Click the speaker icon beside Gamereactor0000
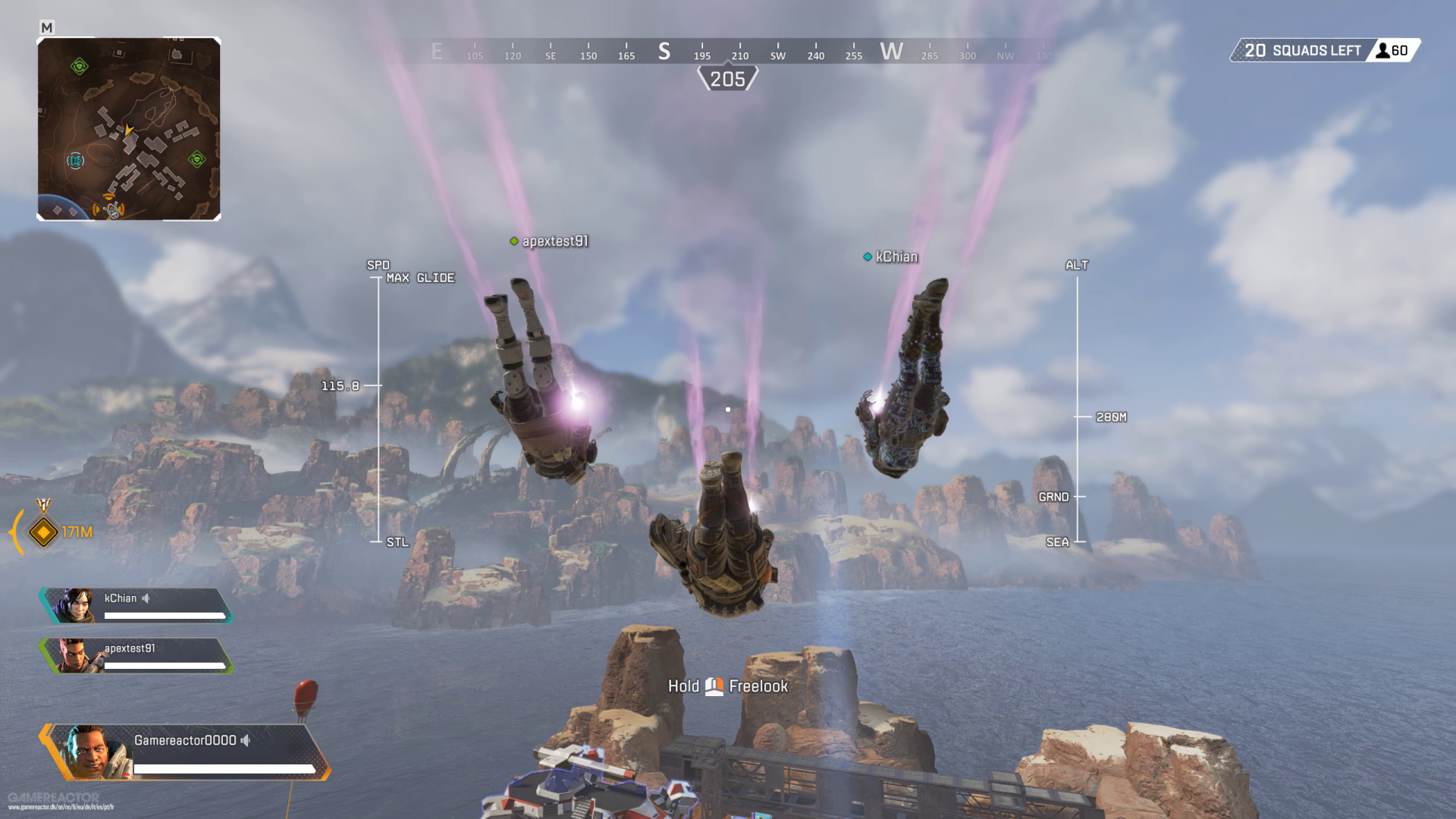The width and height of the screenshot is (1456, 819). tap(246, 740)
